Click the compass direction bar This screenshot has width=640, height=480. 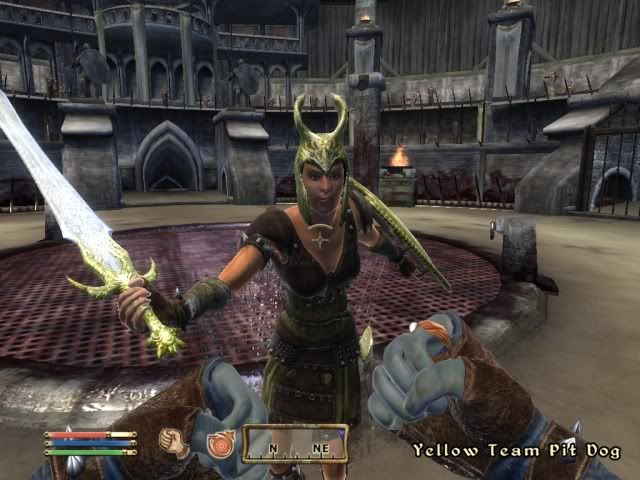click(x=295, y=443)
